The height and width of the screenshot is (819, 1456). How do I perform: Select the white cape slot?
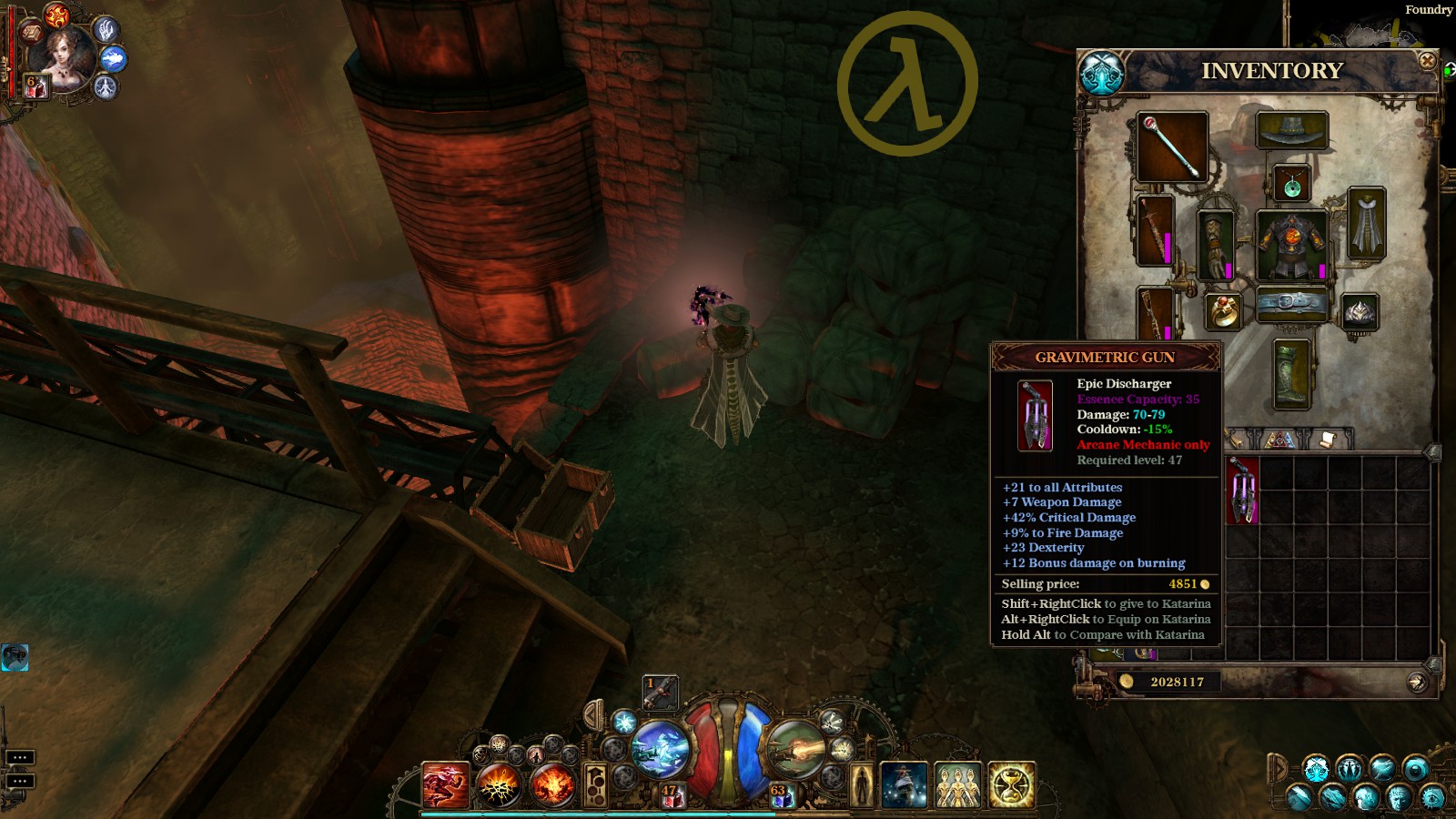click(x=1366, y=224)
